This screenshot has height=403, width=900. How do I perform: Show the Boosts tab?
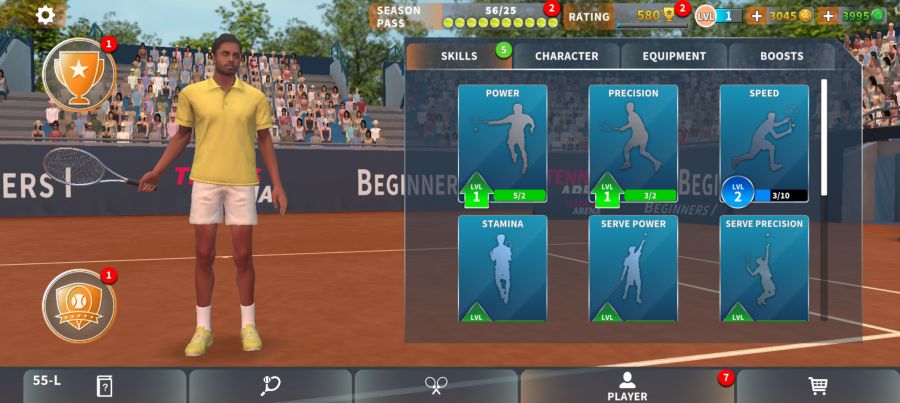pyautogui.click(x=781, y=56)
